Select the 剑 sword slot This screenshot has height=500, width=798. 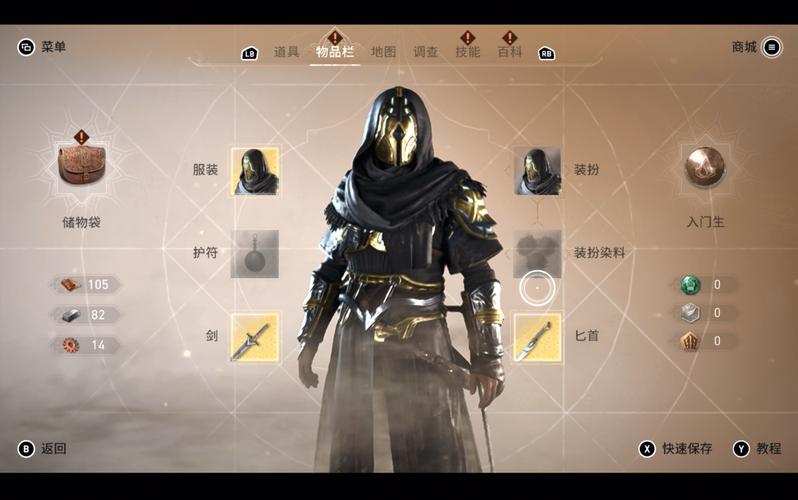click(255, 337)
